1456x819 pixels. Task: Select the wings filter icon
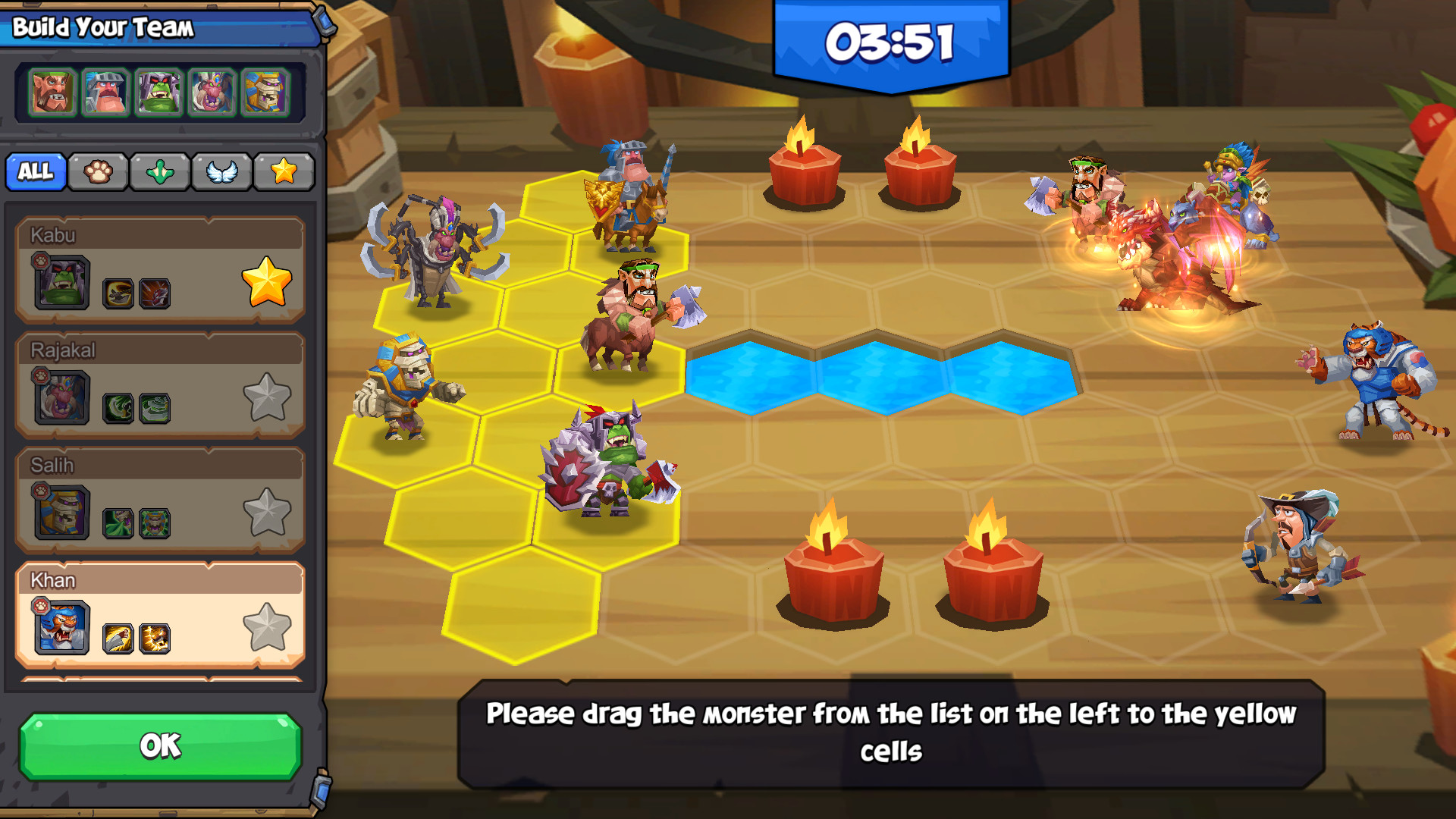coord(221,171)
